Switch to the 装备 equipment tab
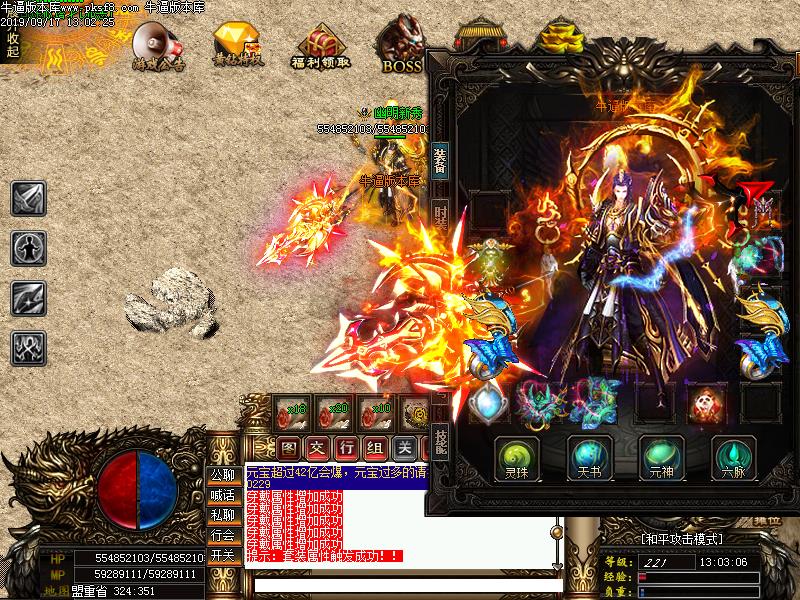 441,160
